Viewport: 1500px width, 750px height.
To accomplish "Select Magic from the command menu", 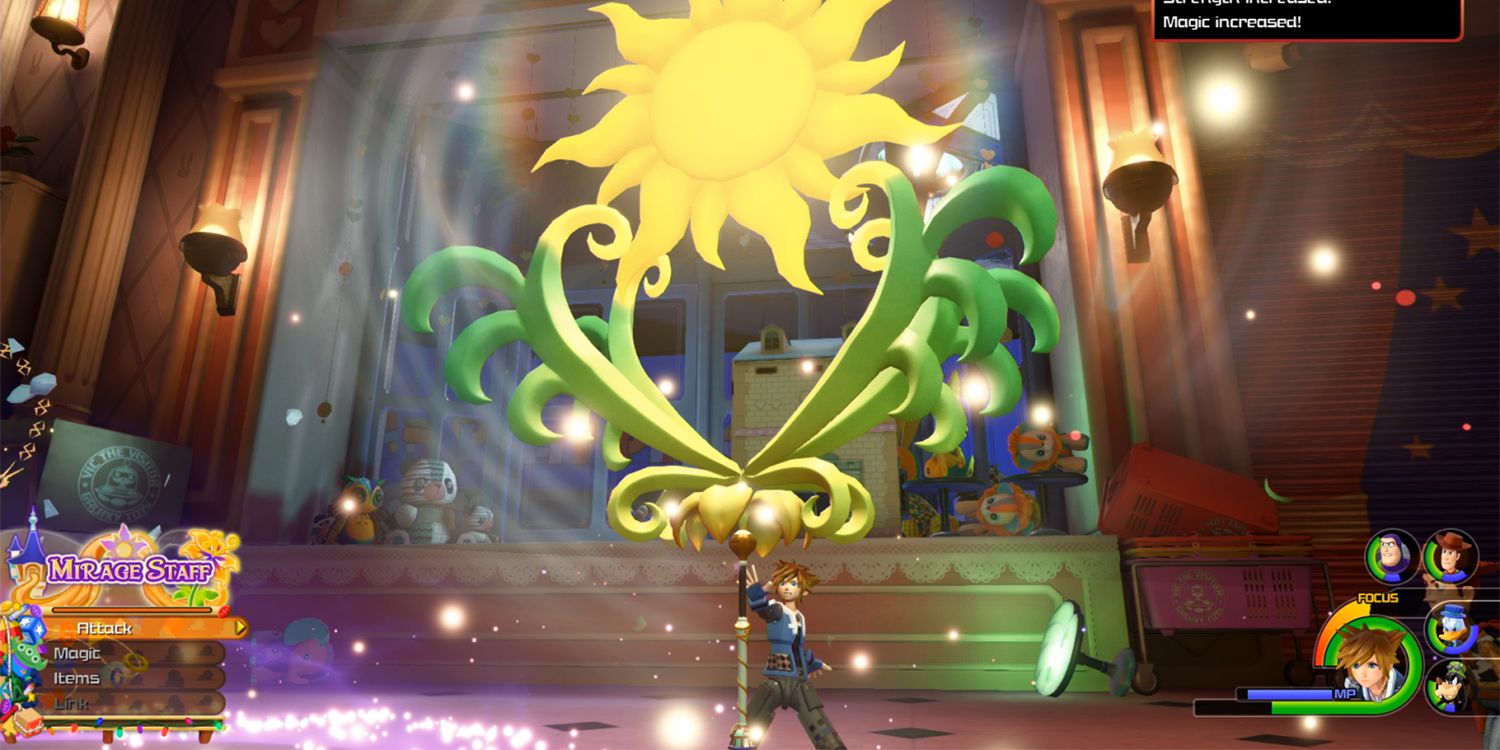I will (x=76, y=653).
